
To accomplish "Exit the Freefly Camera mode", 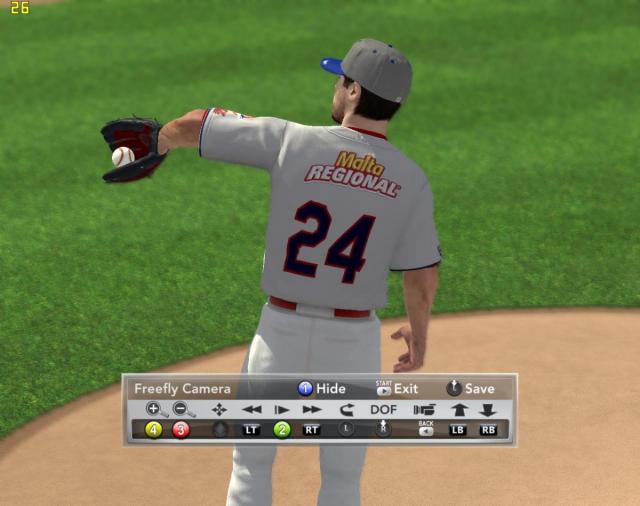I will (x=396, y=389).
